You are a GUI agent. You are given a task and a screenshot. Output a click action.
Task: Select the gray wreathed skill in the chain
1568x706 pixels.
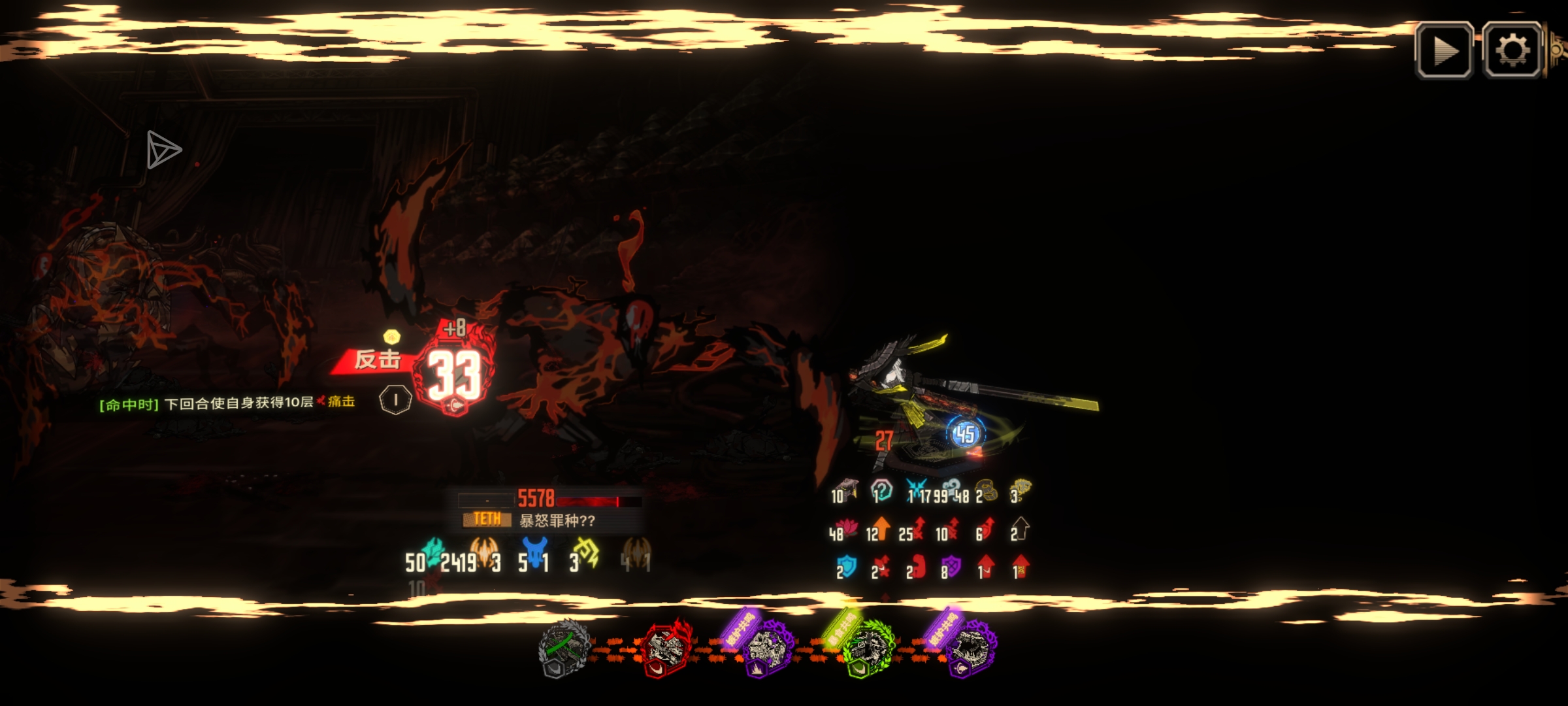point(564,647)
